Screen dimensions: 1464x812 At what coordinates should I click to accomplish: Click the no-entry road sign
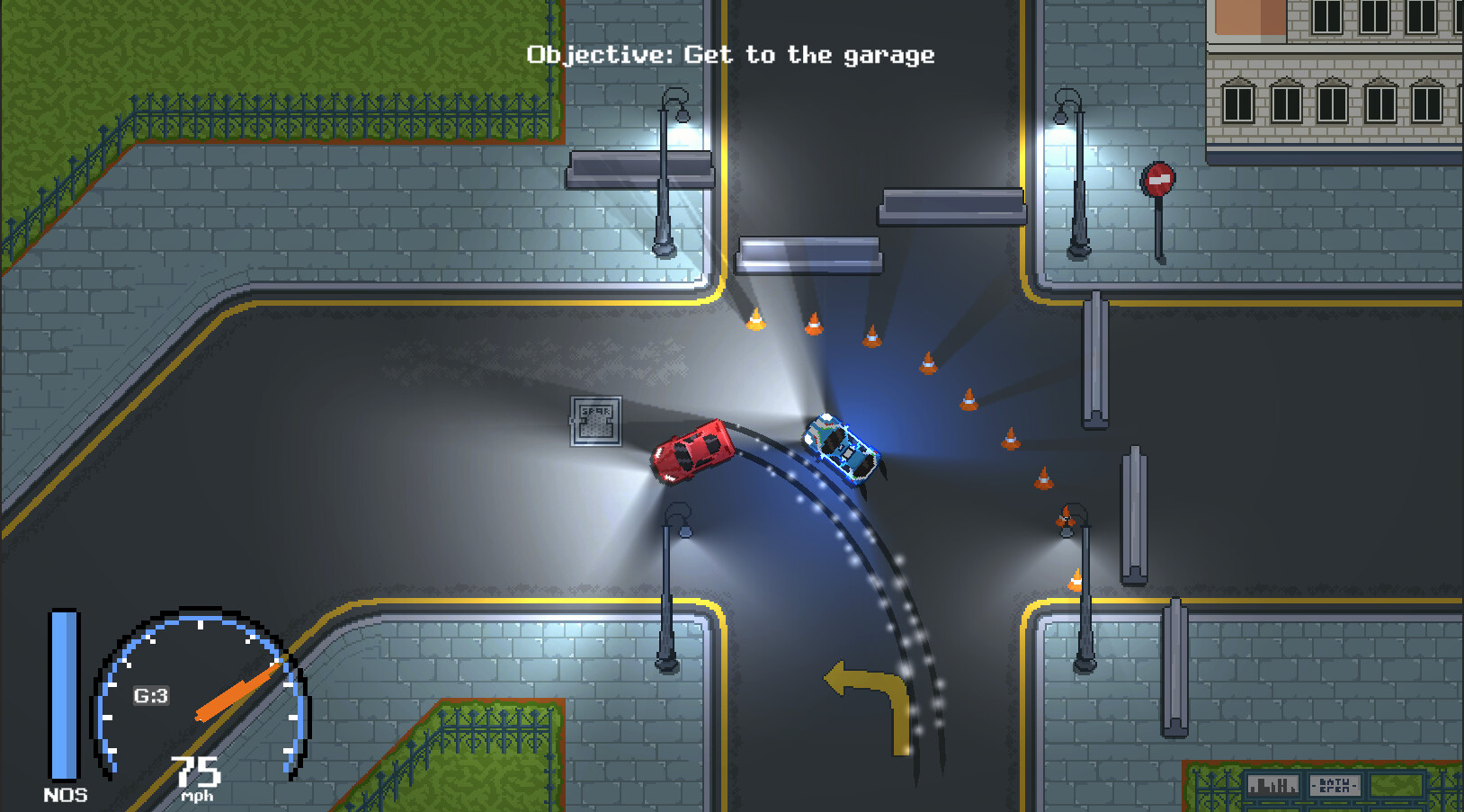[x=1160, y=181]
